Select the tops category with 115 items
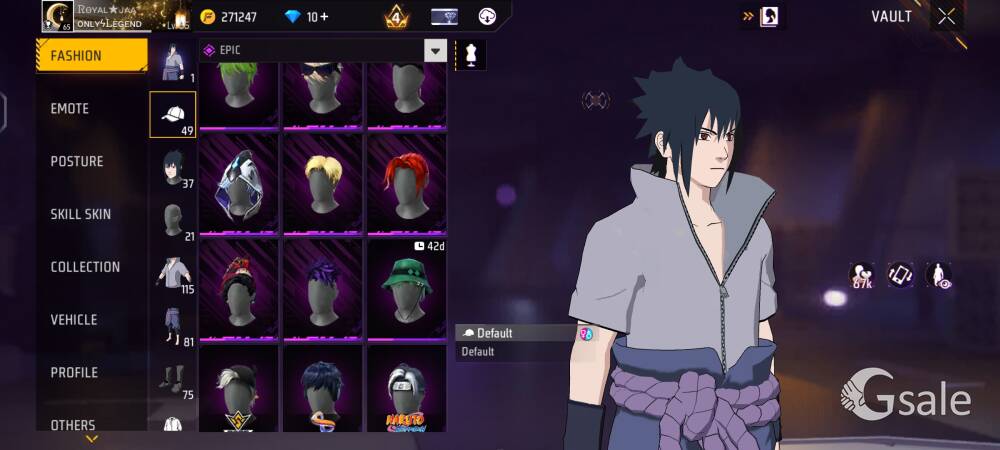 tap(173, 272)
